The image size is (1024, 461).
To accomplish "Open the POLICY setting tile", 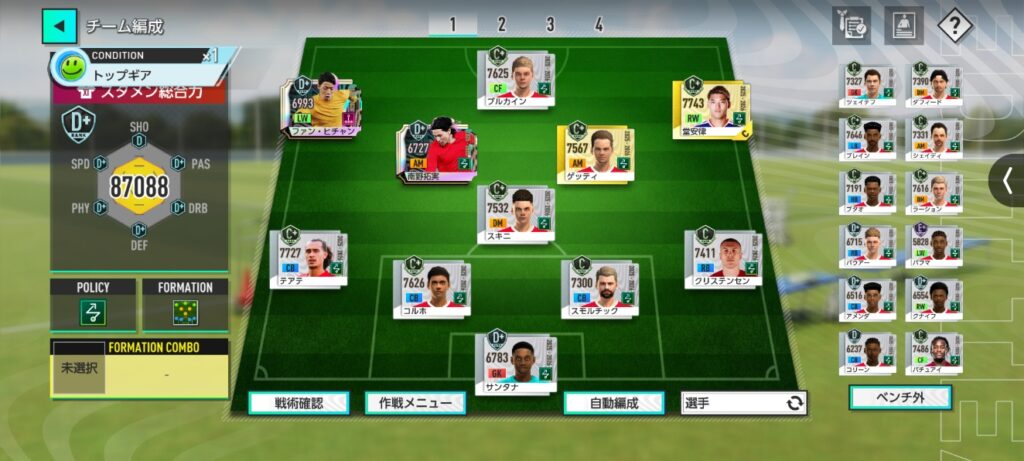I will [93, 306].
